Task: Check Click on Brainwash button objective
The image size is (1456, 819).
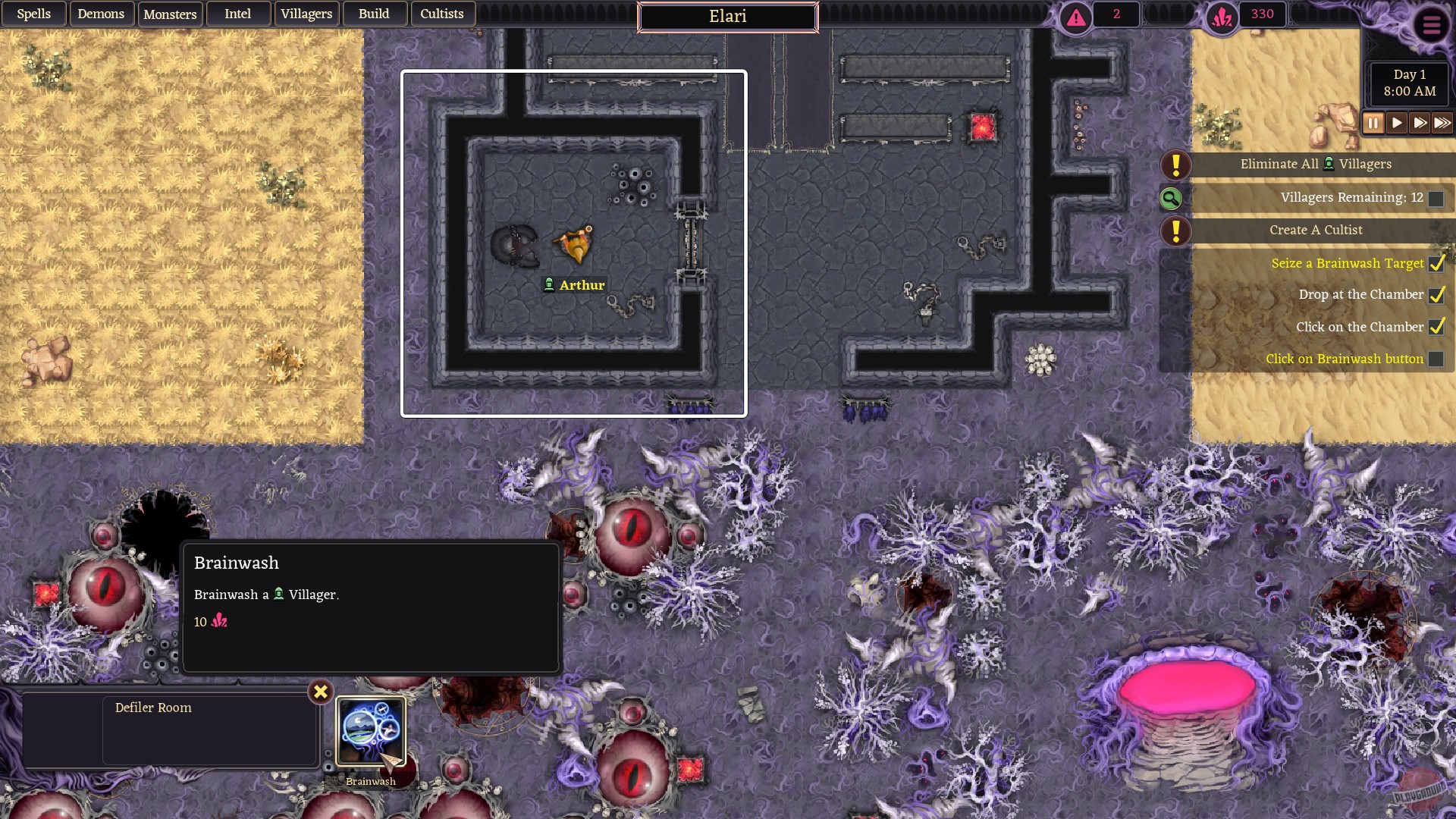Action: (x=1436, y=359)
